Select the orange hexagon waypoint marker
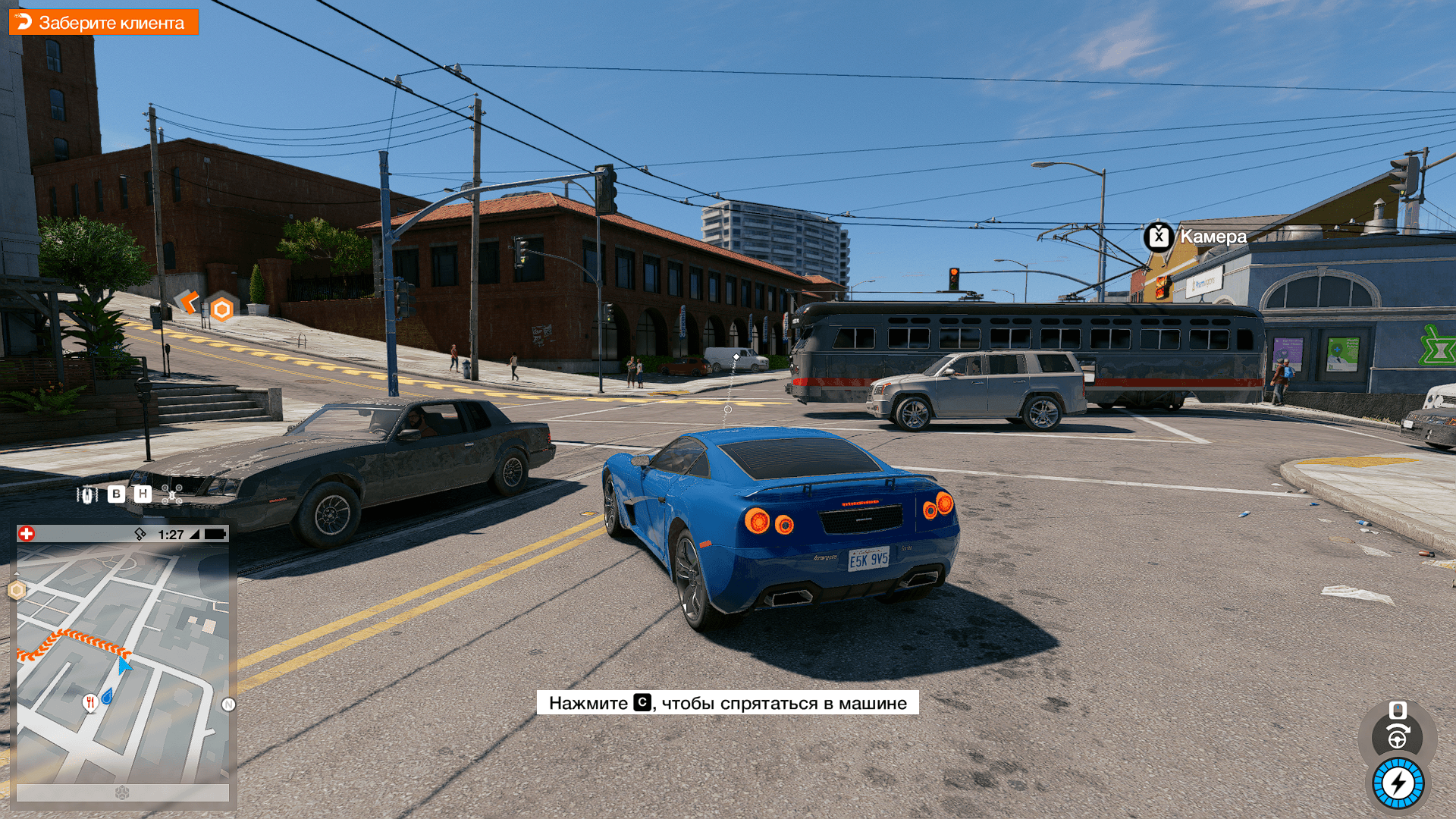This screenshot has width=1456, height=819. (x=221, y=309)
